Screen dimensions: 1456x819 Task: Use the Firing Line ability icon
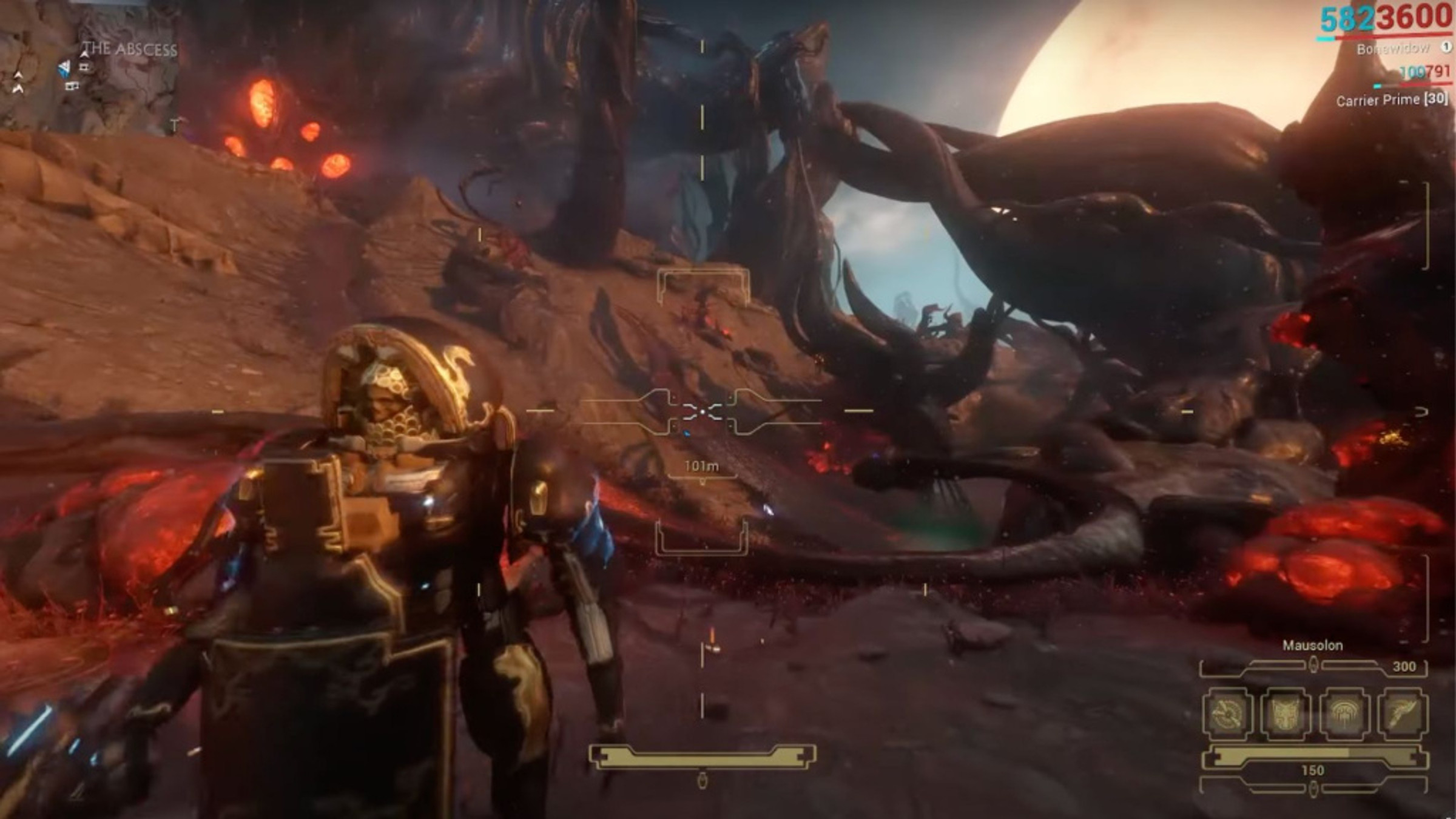tap(1344, 713)
